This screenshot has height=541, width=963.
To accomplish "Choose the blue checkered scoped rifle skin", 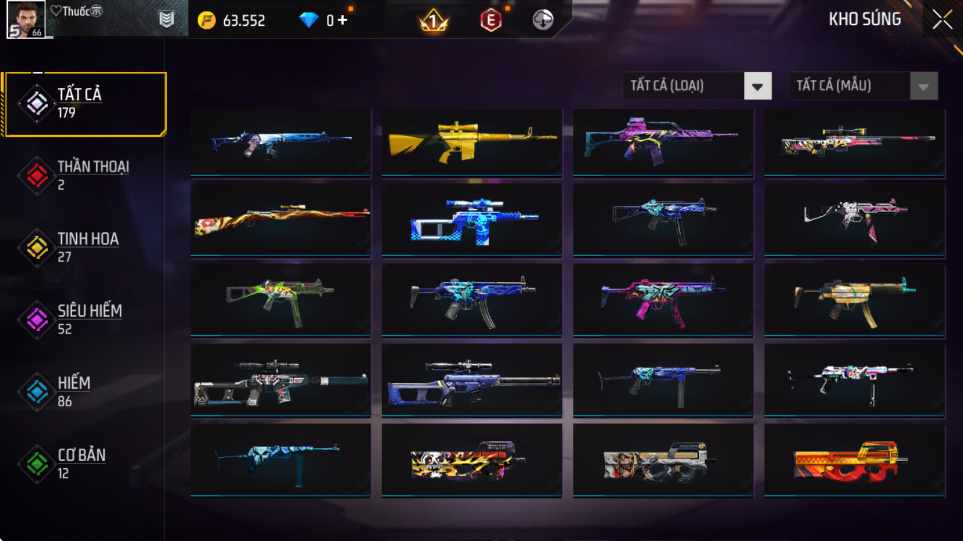I will pos(471,220).
